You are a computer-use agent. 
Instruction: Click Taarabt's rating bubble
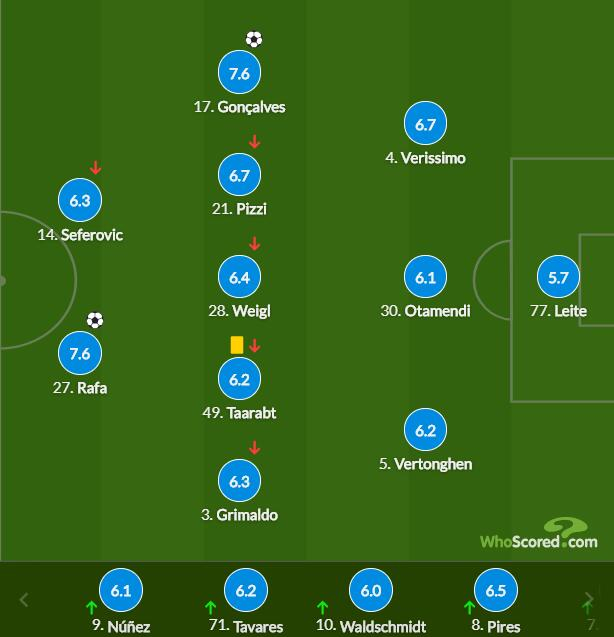[x=239, y=380]
